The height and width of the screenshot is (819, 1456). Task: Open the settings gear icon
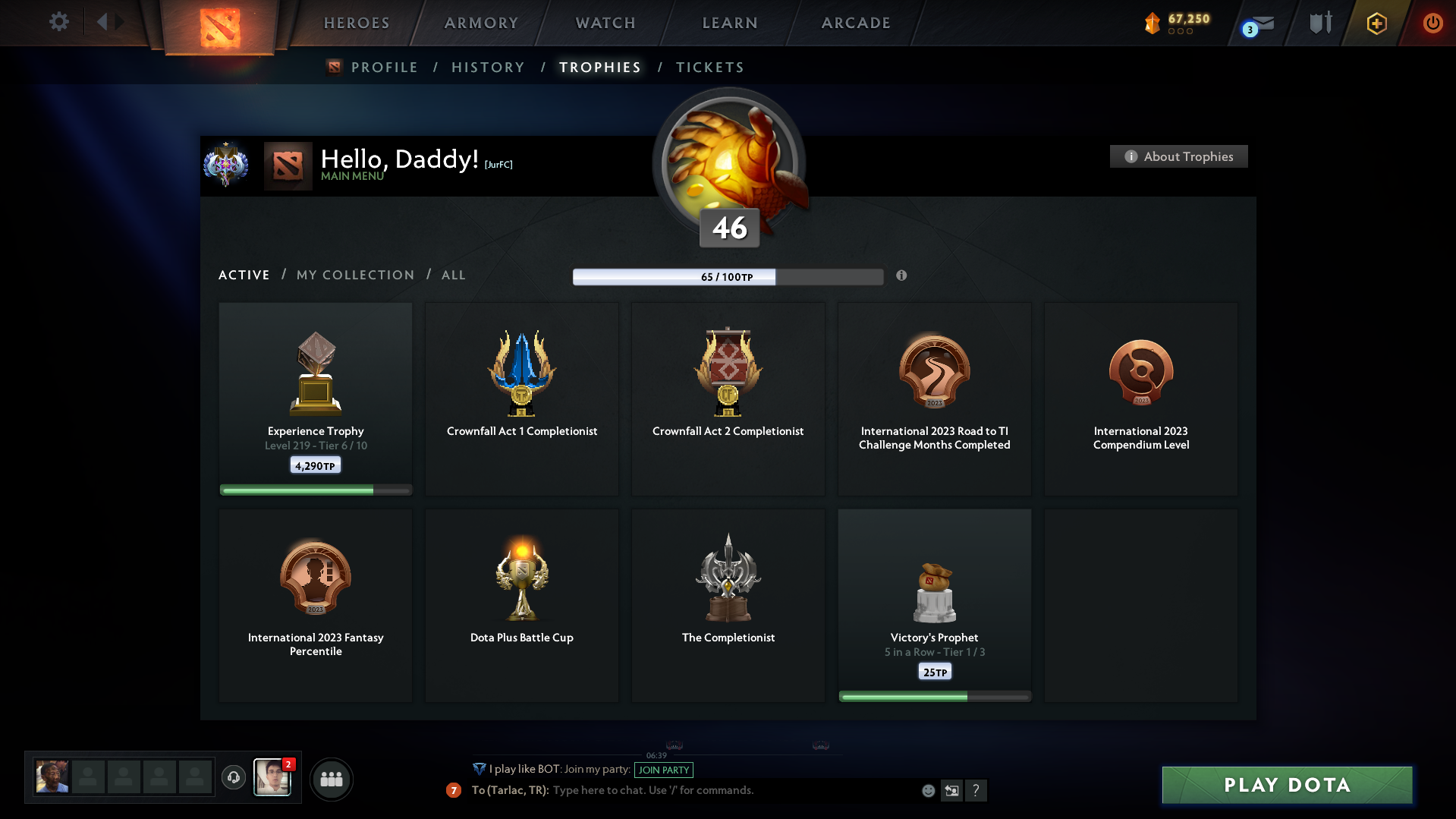59,22
